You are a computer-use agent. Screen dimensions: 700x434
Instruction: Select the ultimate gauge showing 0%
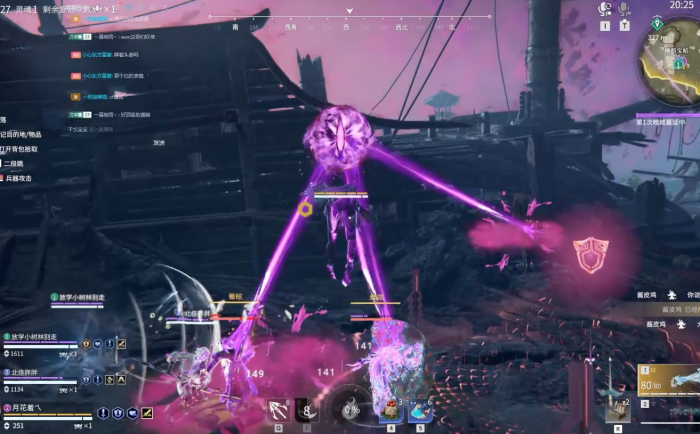[351, 408]
